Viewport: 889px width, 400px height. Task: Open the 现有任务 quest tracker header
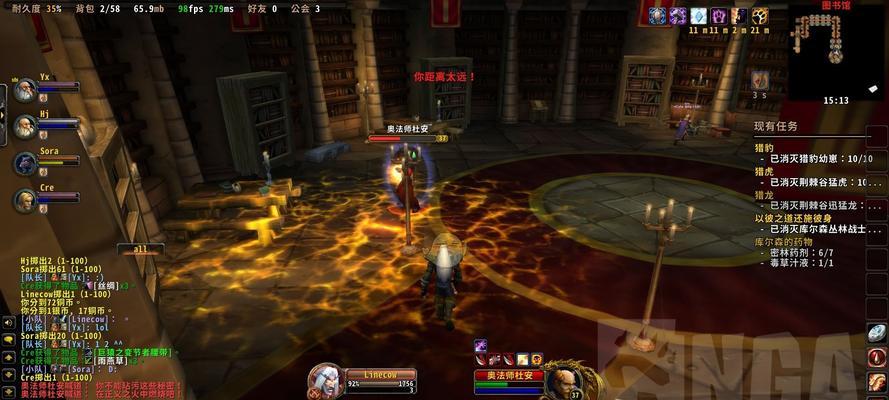(x=777, y=126)
